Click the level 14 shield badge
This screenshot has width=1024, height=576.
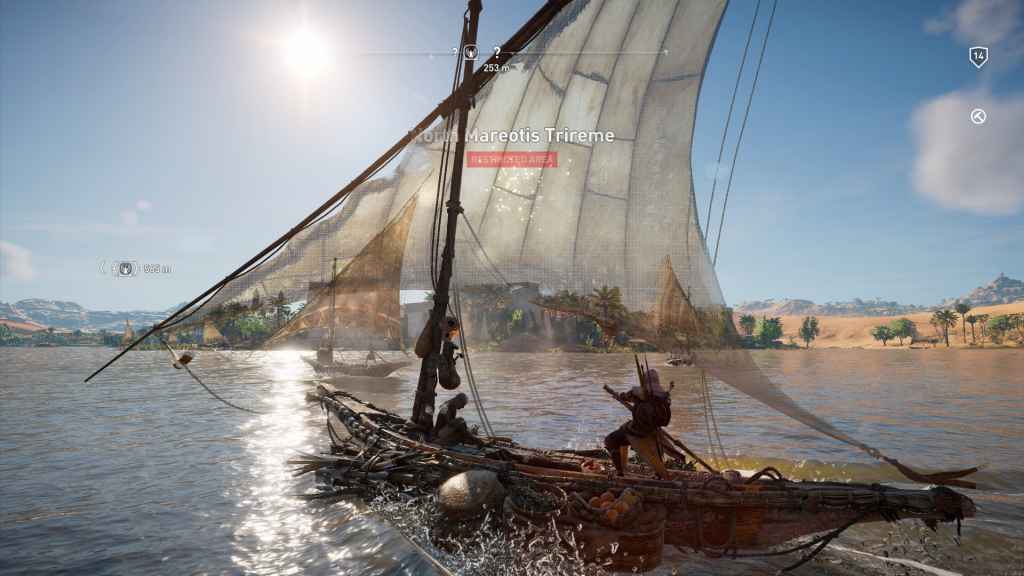pyautogui.click(x=978, y=57)
